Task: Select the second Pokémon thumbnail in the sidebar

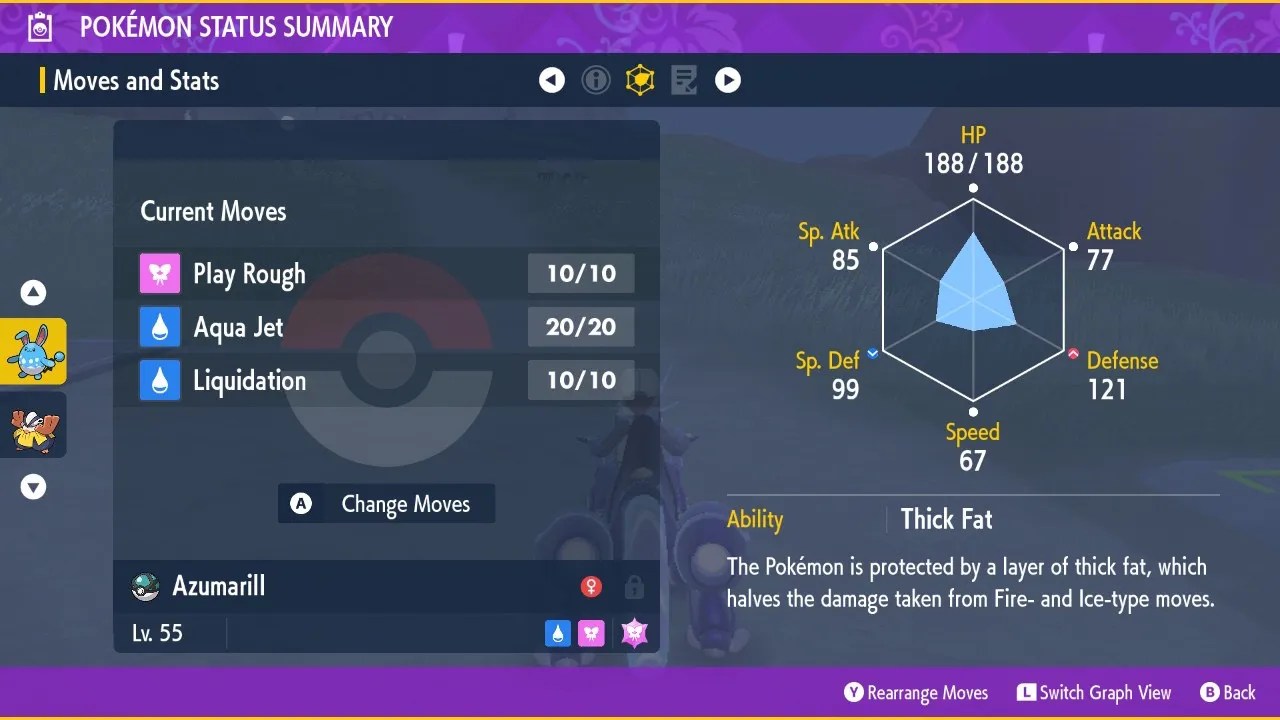Action: (x=33, y=425)
